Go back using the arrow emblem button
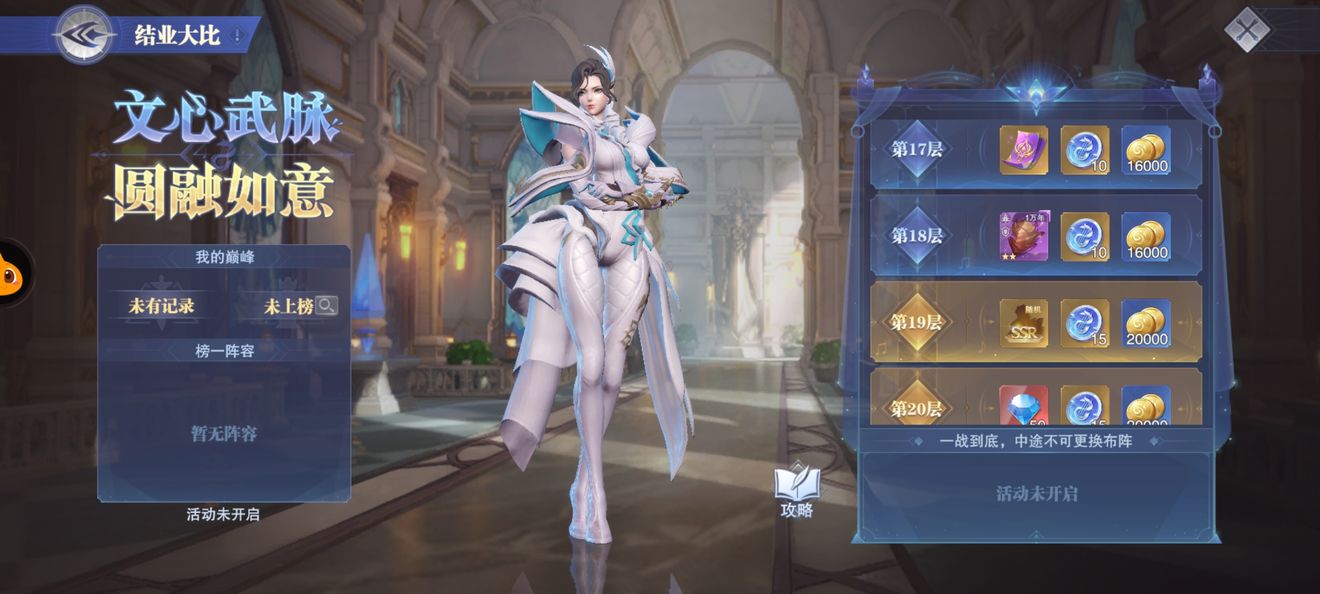 [x=84, y=35]
